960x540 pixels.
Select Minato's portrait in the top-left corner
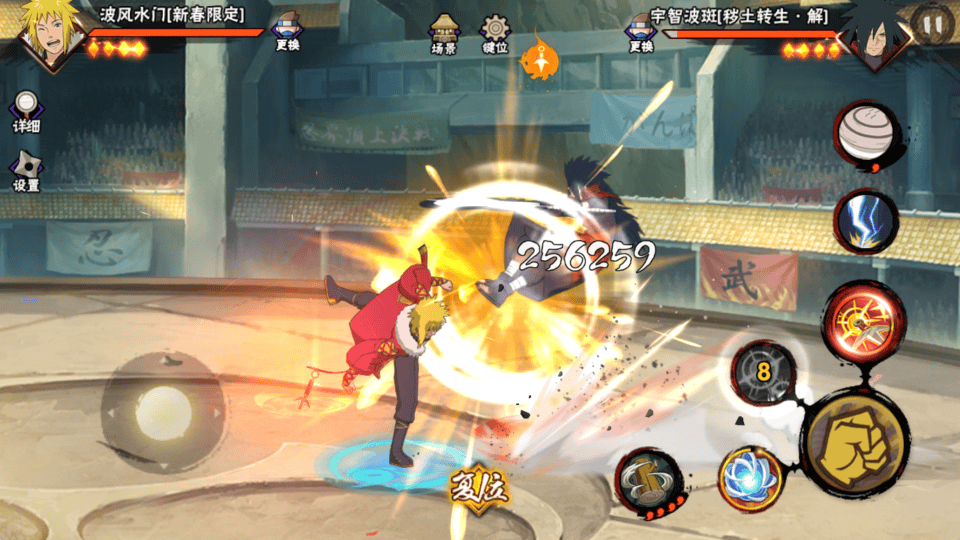pos(42,33)
